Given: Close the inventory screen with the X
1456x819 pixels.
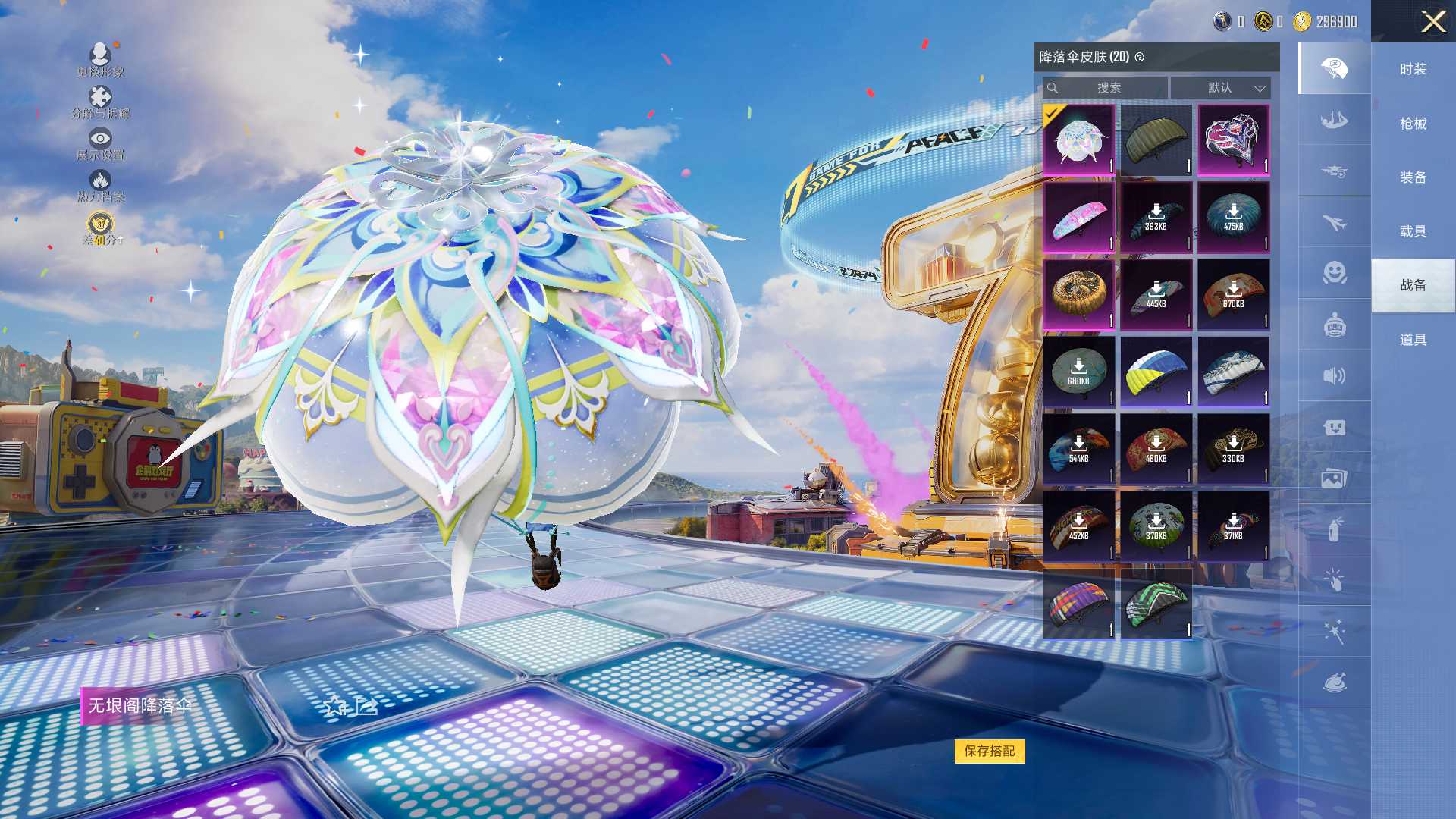Looking at the screenshot, I should [1432, 21].
